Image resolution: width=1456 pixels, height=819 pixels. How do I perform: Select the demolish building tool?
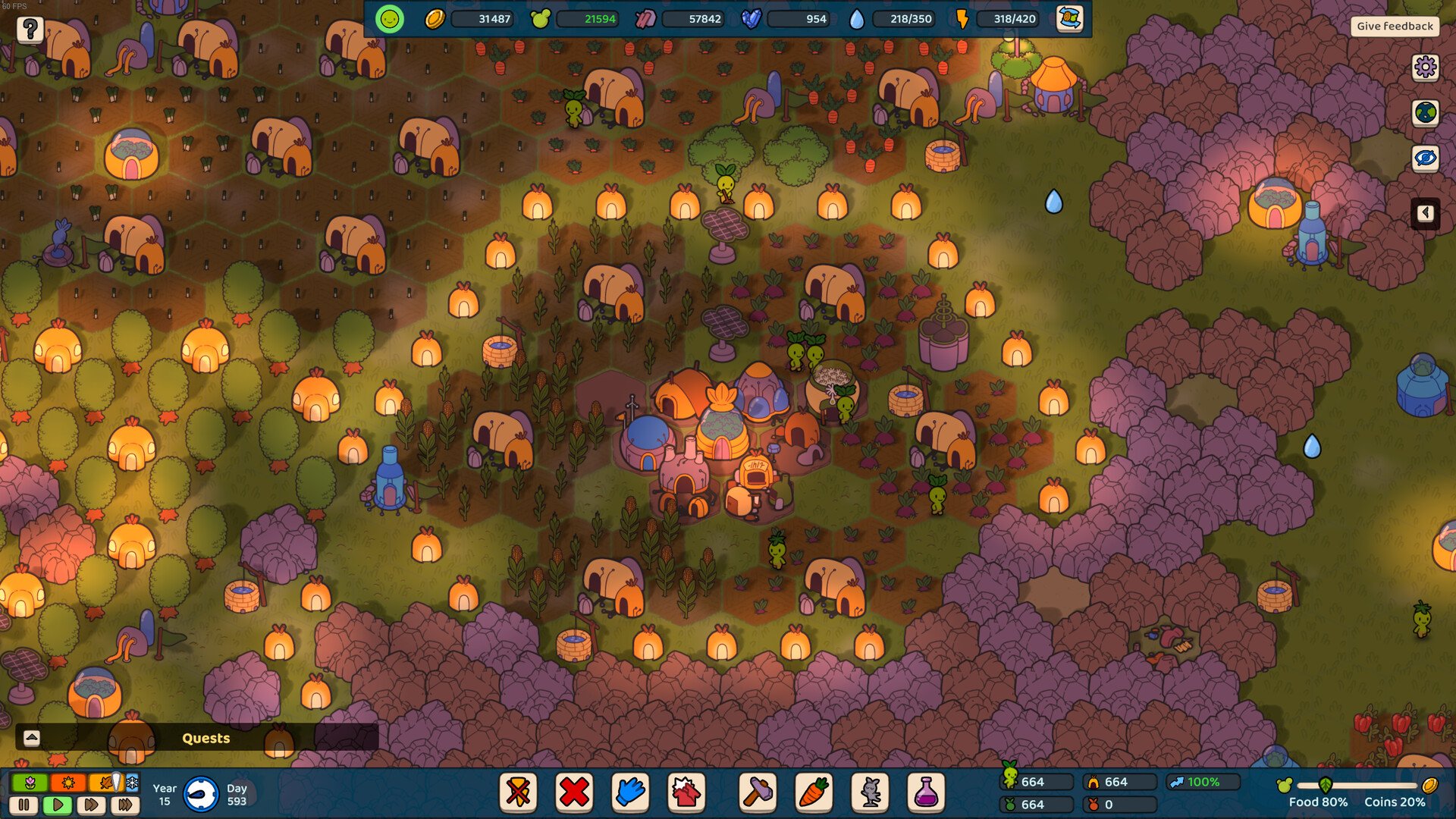coord(686,792)
